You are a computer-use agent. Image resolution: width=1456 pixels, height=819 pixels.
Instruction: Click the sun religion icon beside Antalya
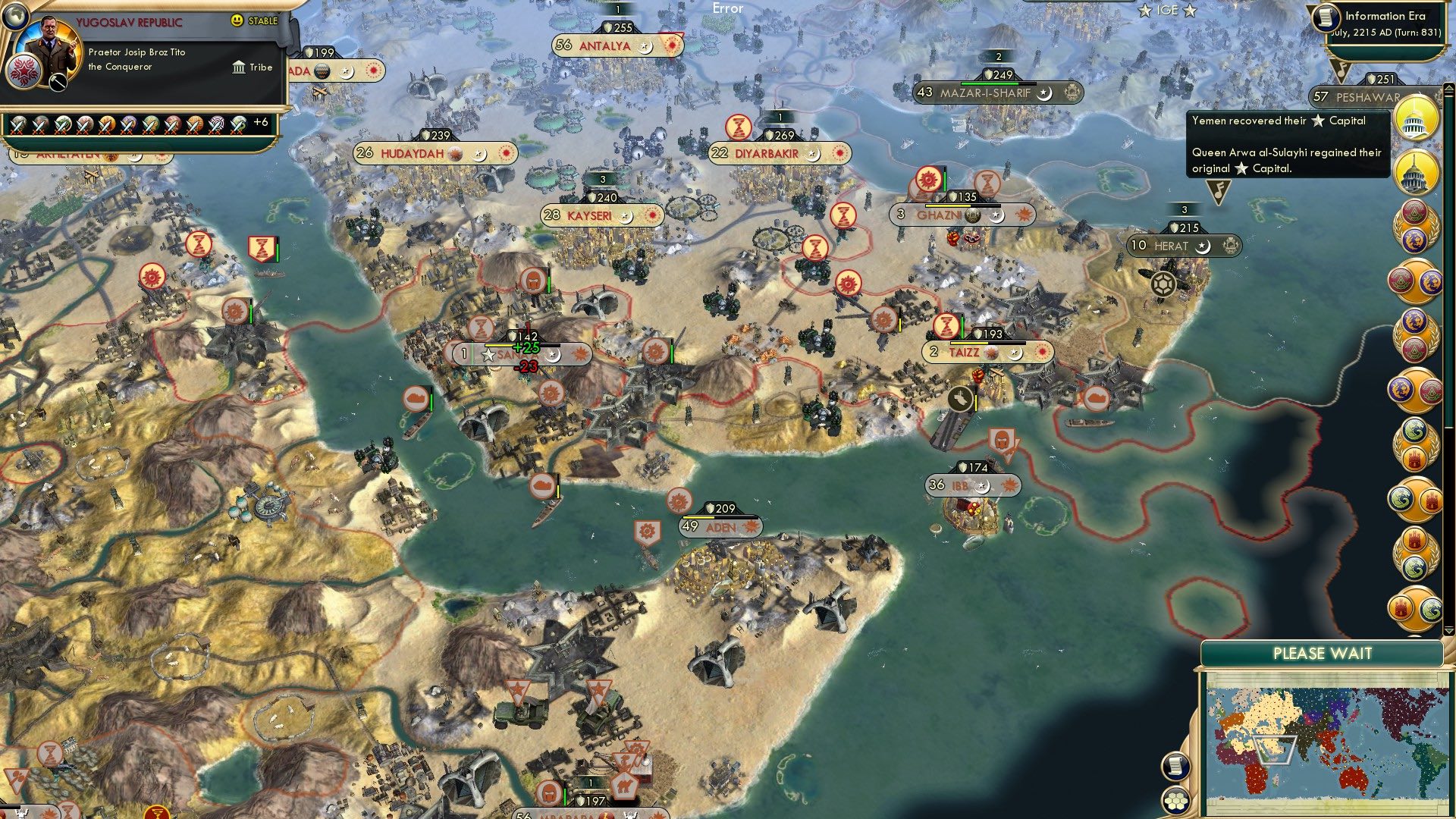[673, 45]
